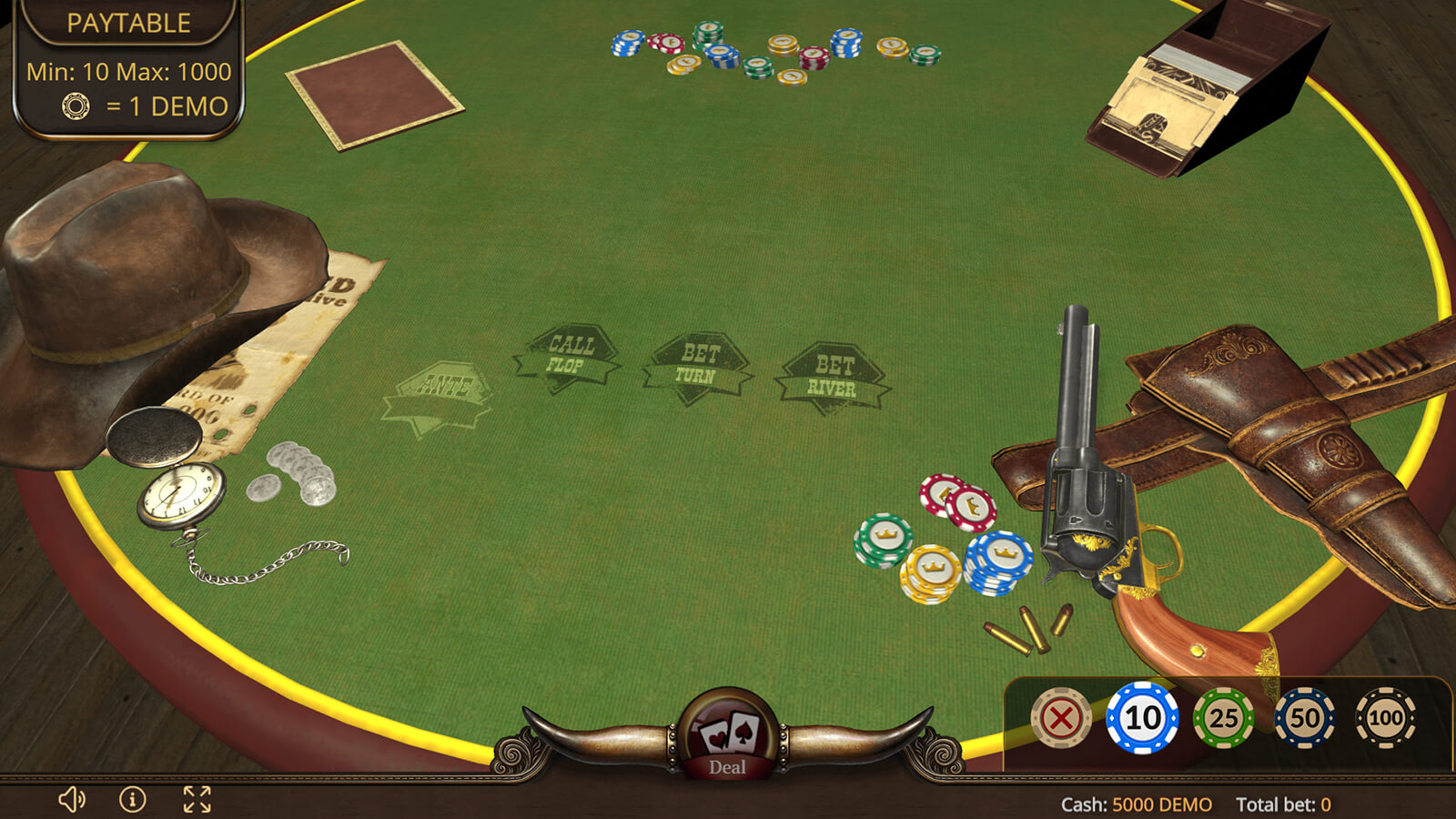Clear bets with the red X button

coord(1061,718)
